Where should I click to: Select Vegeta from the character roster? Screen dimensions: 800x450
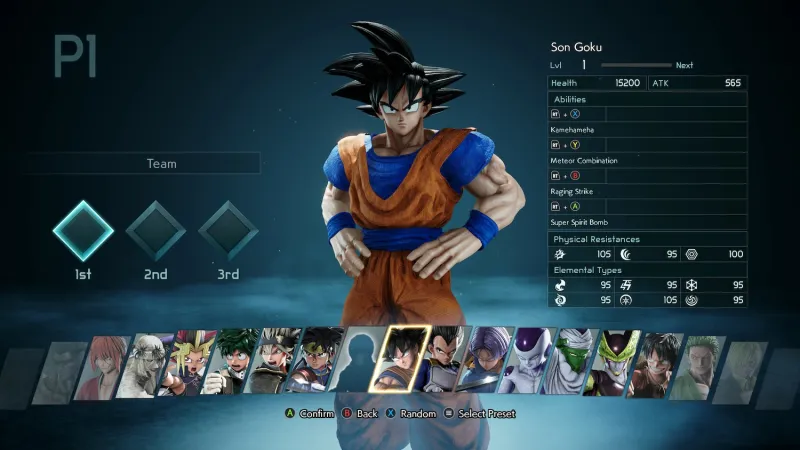pyautogui.click(x=441, y=361)
